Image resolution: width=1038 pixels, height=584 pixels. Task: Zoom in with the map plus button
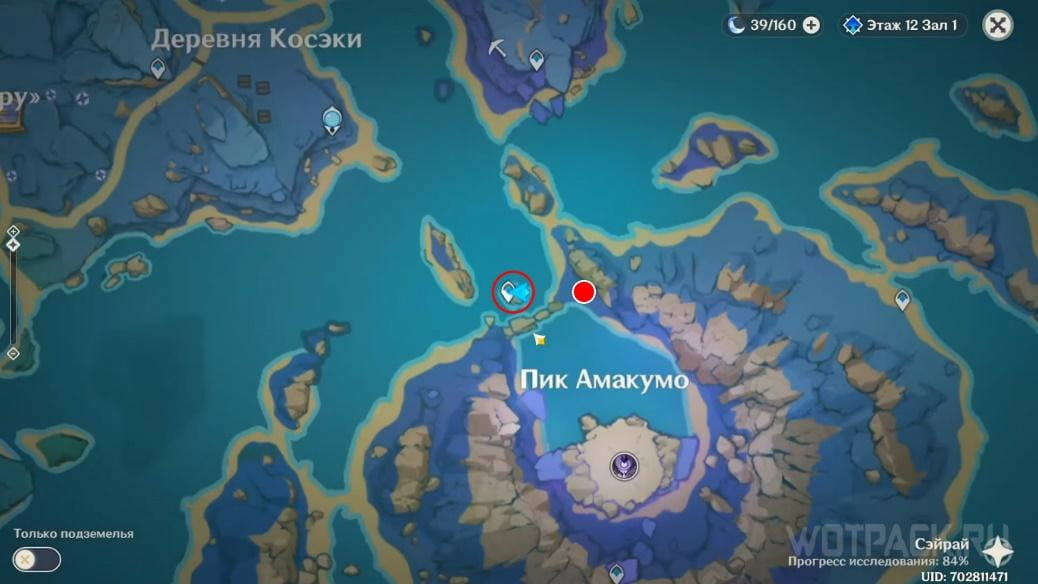13,231
